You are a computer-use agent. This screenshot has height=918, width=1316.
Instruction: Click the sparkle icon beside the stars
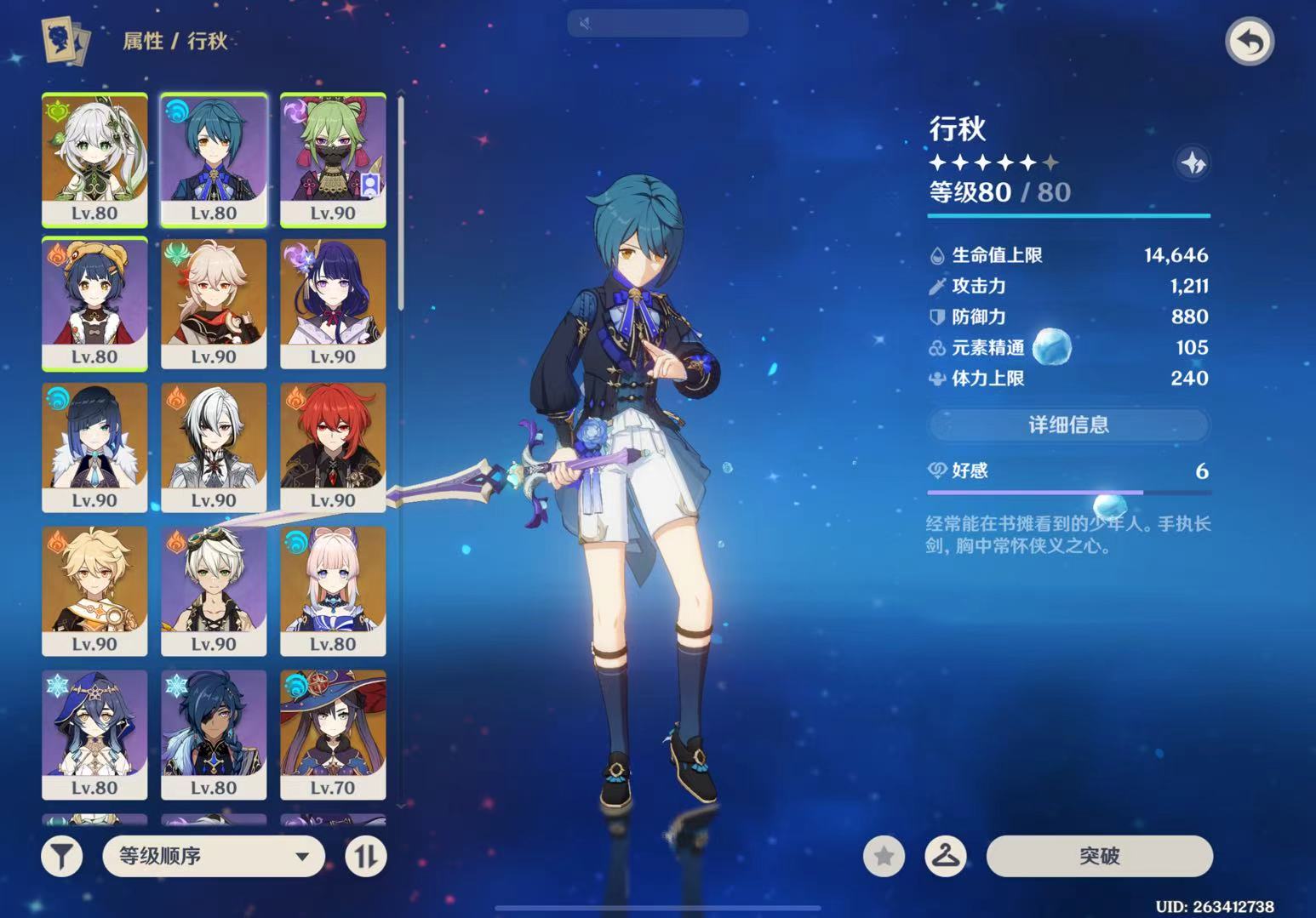click(x=1193, y=163)
